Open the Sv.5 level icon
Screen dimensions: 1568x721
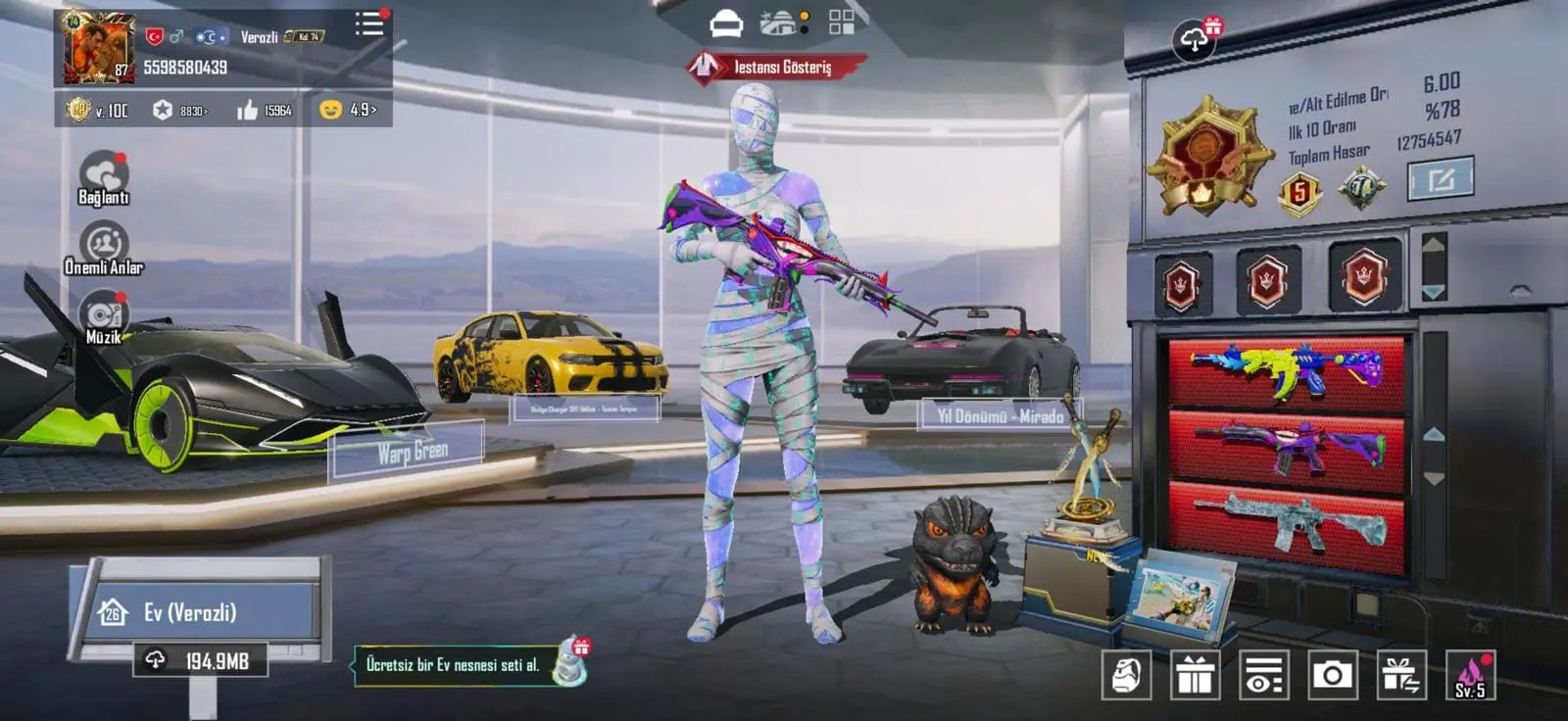[x=1470, y=675]
